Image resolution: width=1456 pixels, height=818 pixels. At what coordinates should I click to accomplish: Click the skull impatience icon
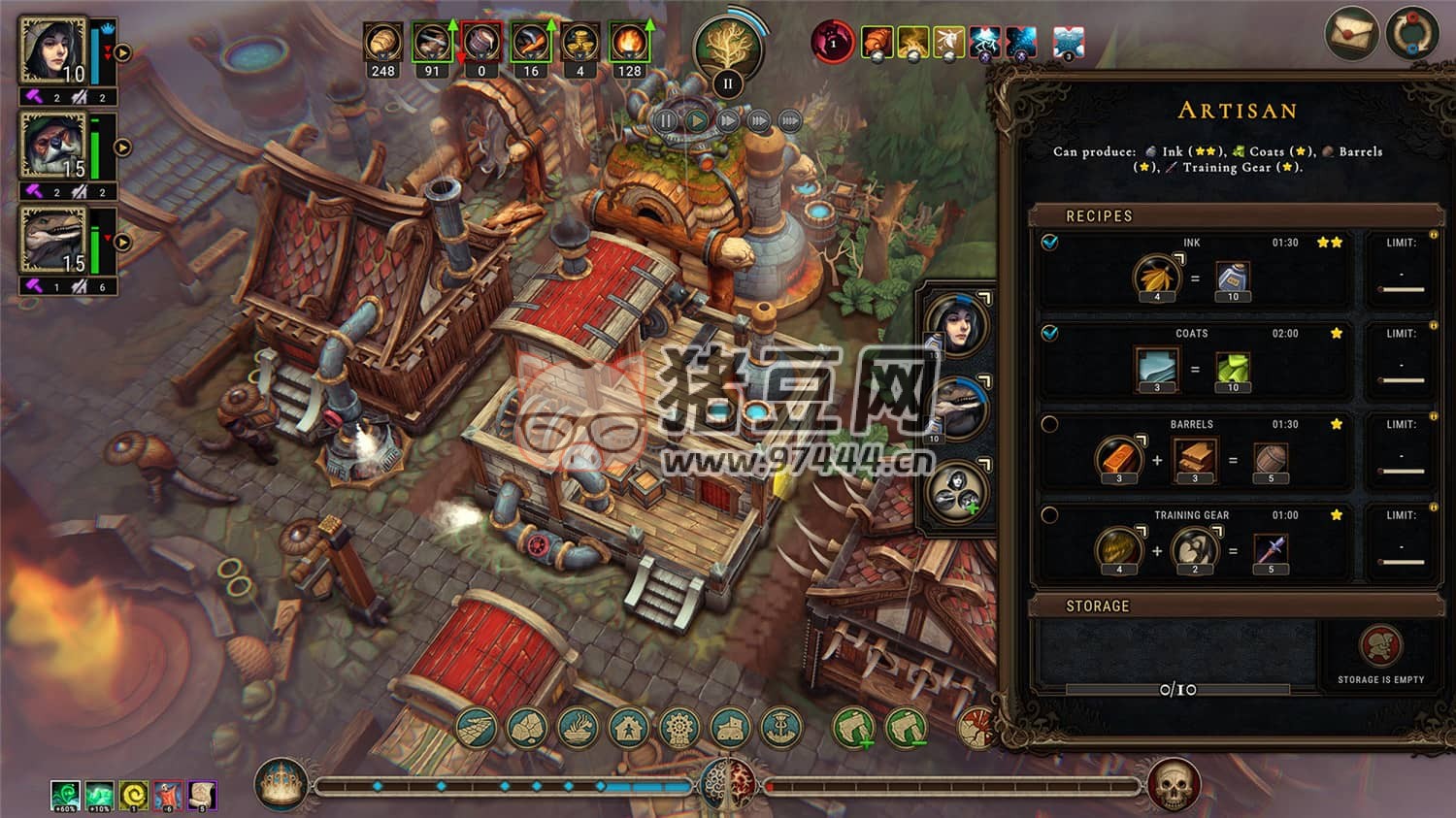1173,784
